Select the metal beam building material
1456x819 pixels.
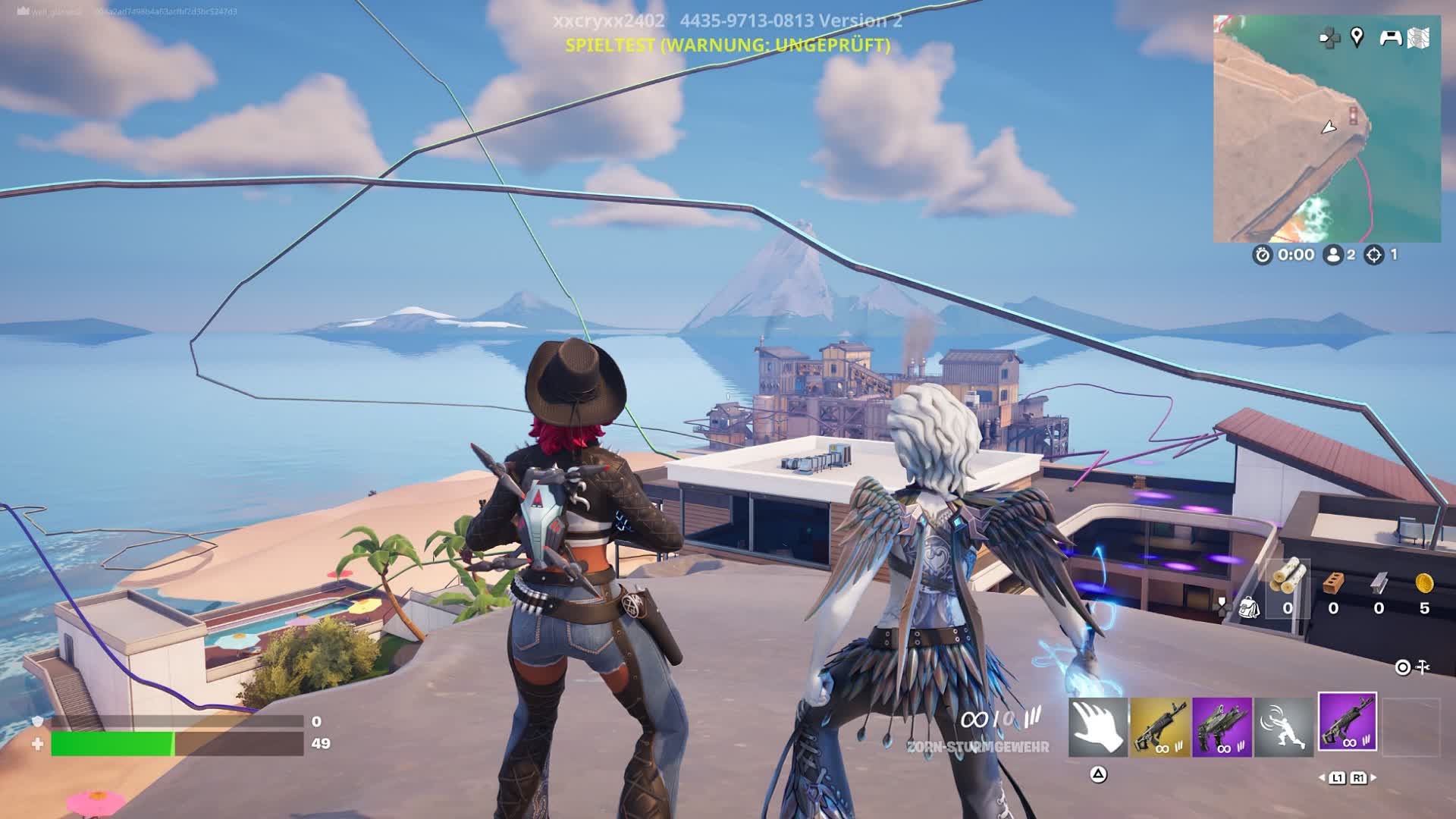click(x=1379, y=582)
